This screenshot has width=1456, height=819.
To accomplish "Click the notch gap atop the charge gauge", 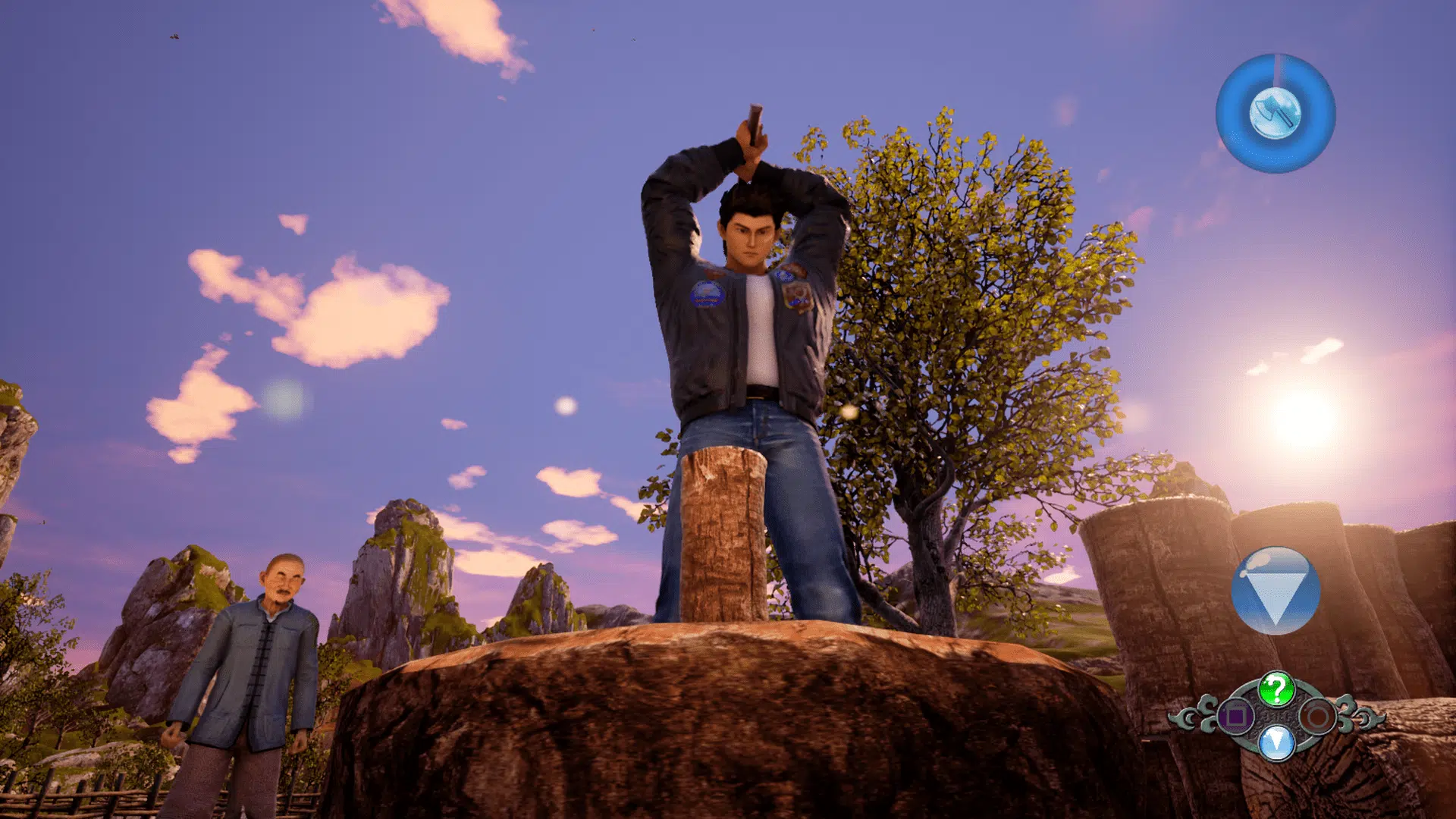I will click(1278, 67).
